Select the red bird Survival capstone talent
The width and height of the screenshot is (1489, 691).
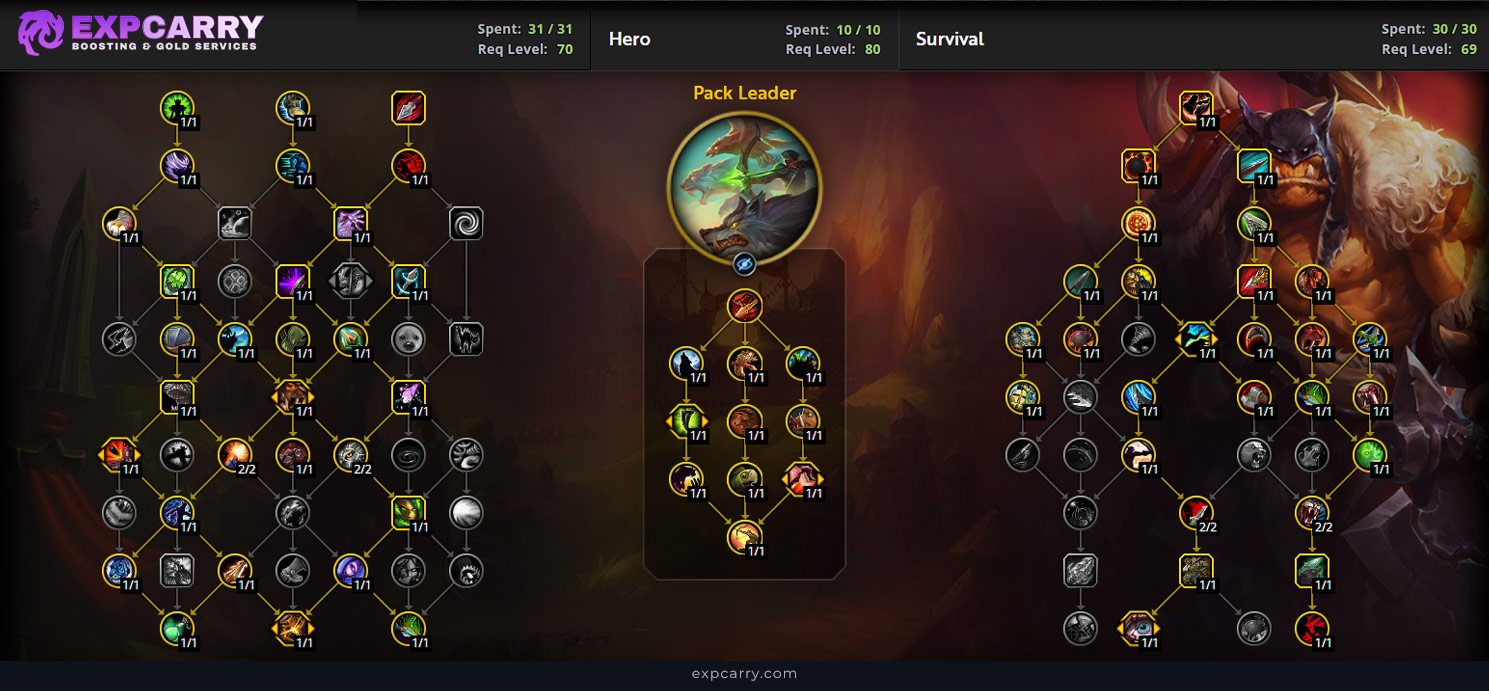[1312, 628]
